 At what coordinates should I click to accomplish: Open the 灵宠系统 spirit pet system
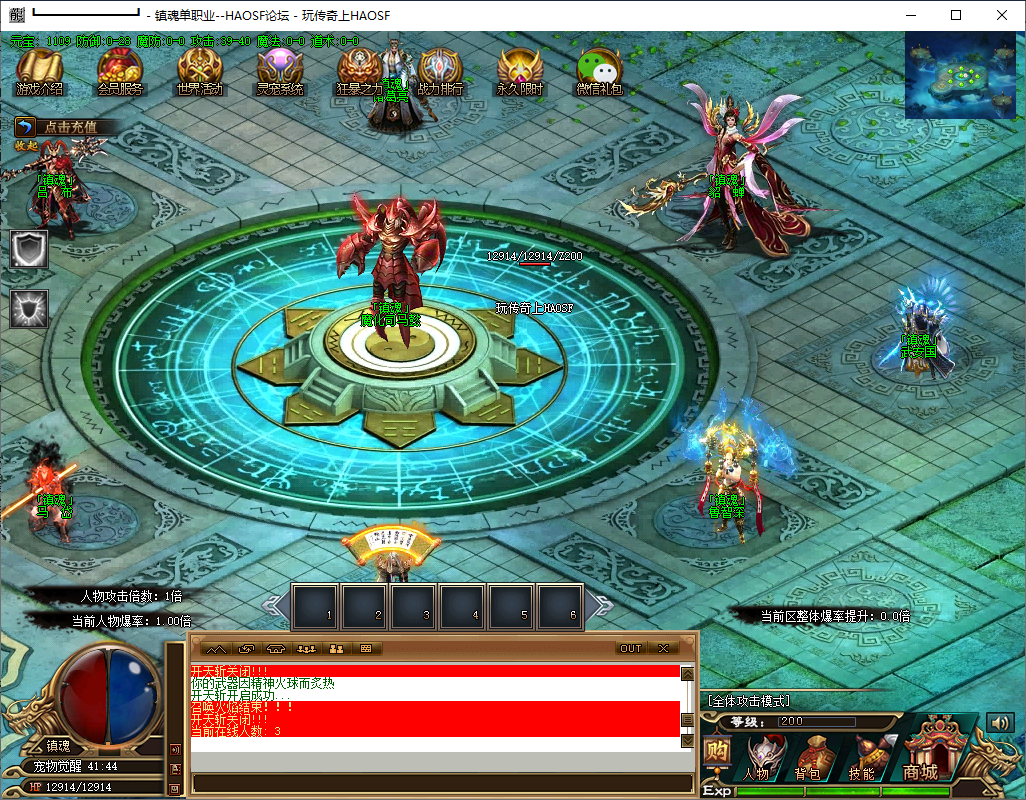280,72
